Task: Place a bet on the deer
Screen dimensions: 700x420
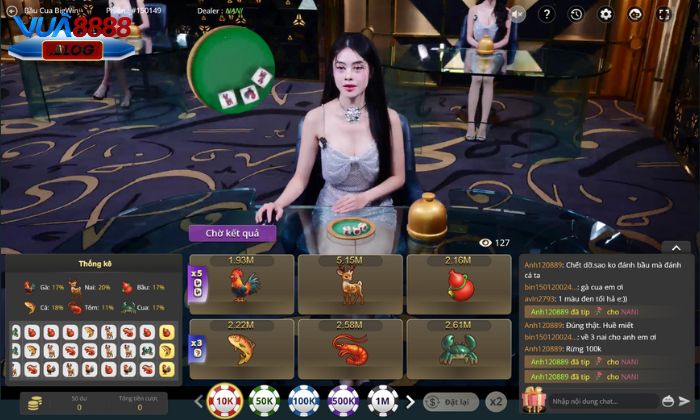Action: pyautogui.click(x=349, y=284)
